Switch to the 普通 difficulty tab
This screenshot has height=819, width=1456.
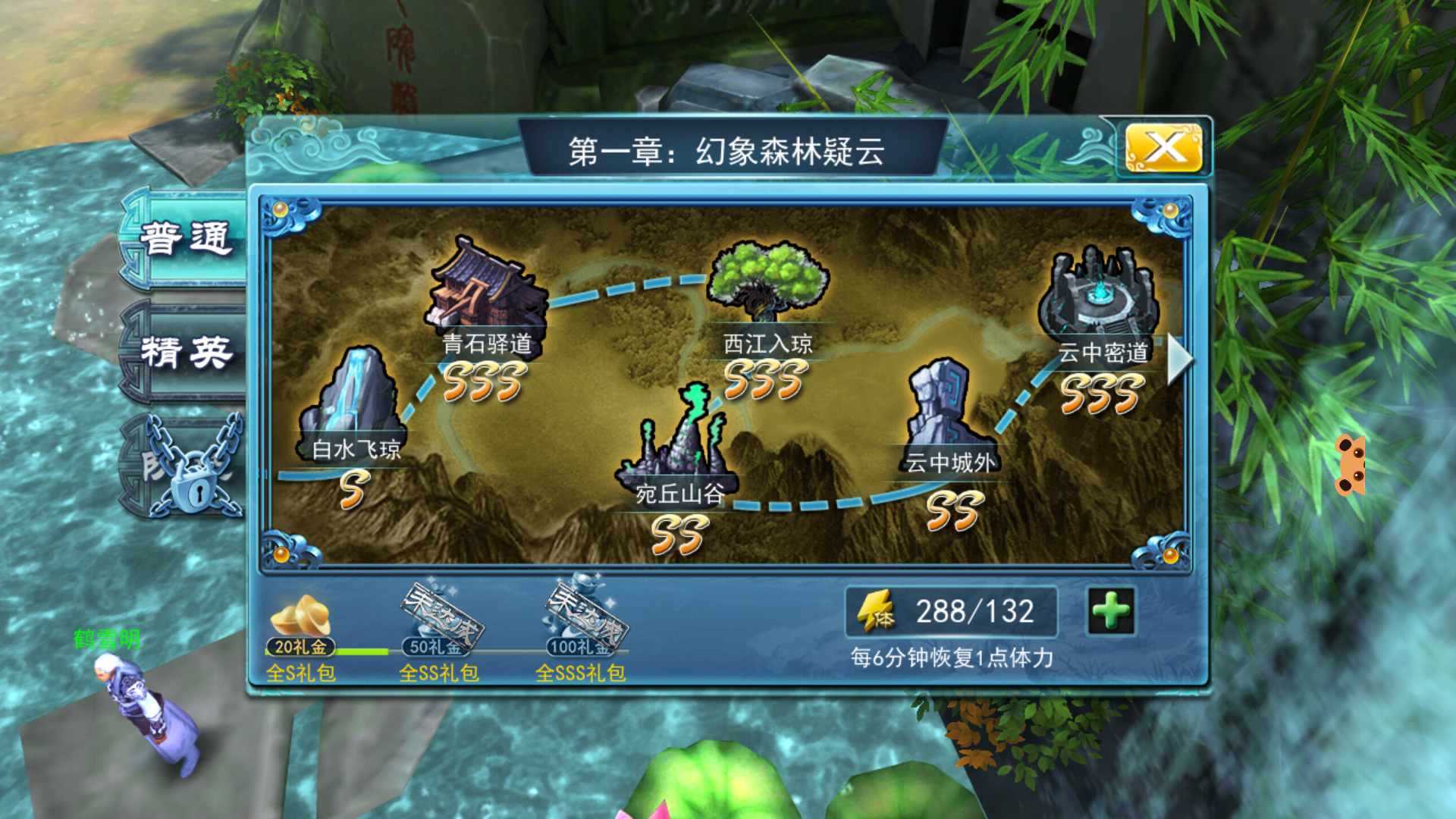pyautogui.click(x=186, y=239)
